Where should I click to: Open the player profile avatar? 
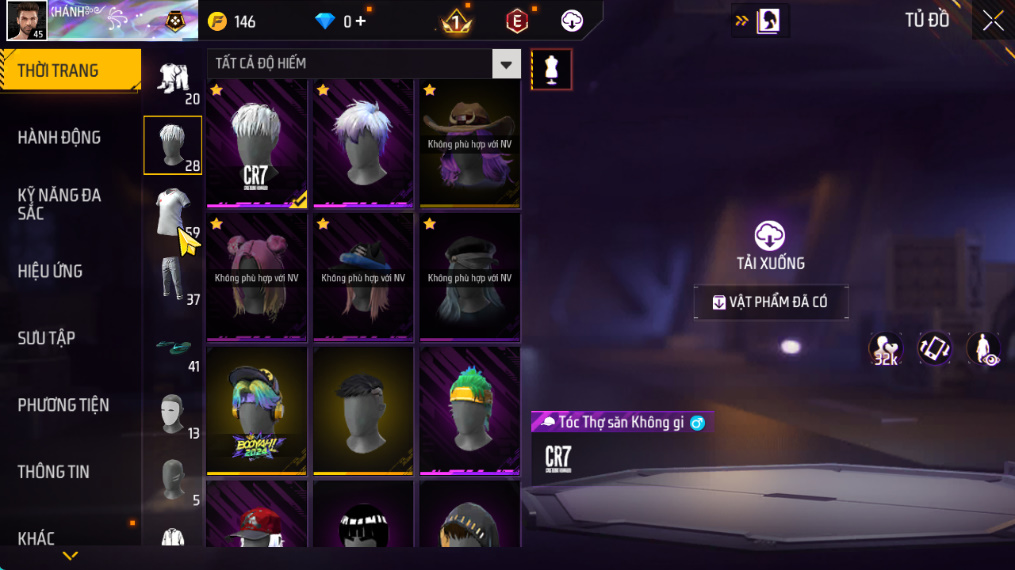[x=26, y=21]
